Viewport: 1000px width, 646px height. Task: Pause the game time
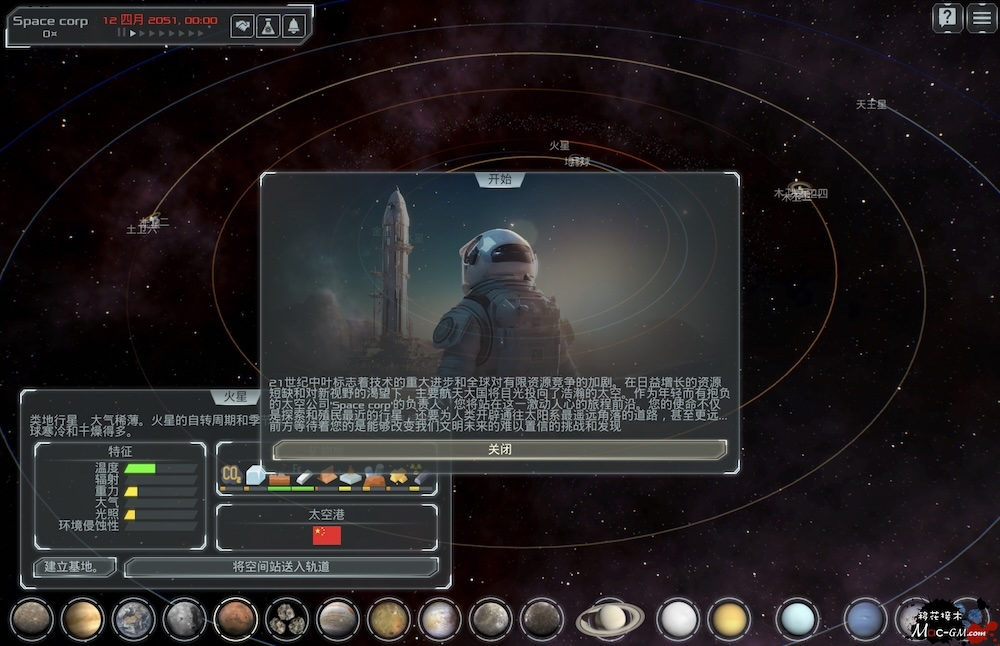coord(122,33)
